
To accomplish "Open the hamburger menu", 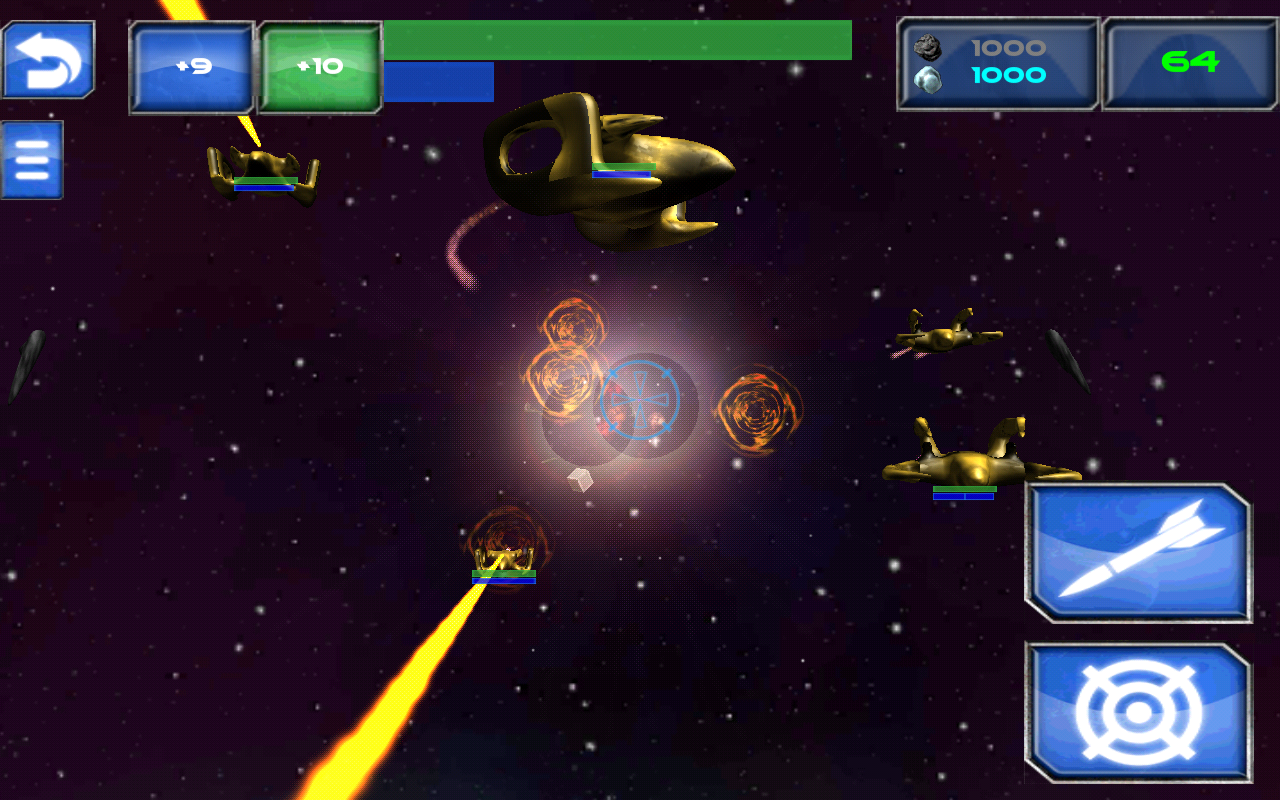I will pyautogui.click(x=32, y=160).
